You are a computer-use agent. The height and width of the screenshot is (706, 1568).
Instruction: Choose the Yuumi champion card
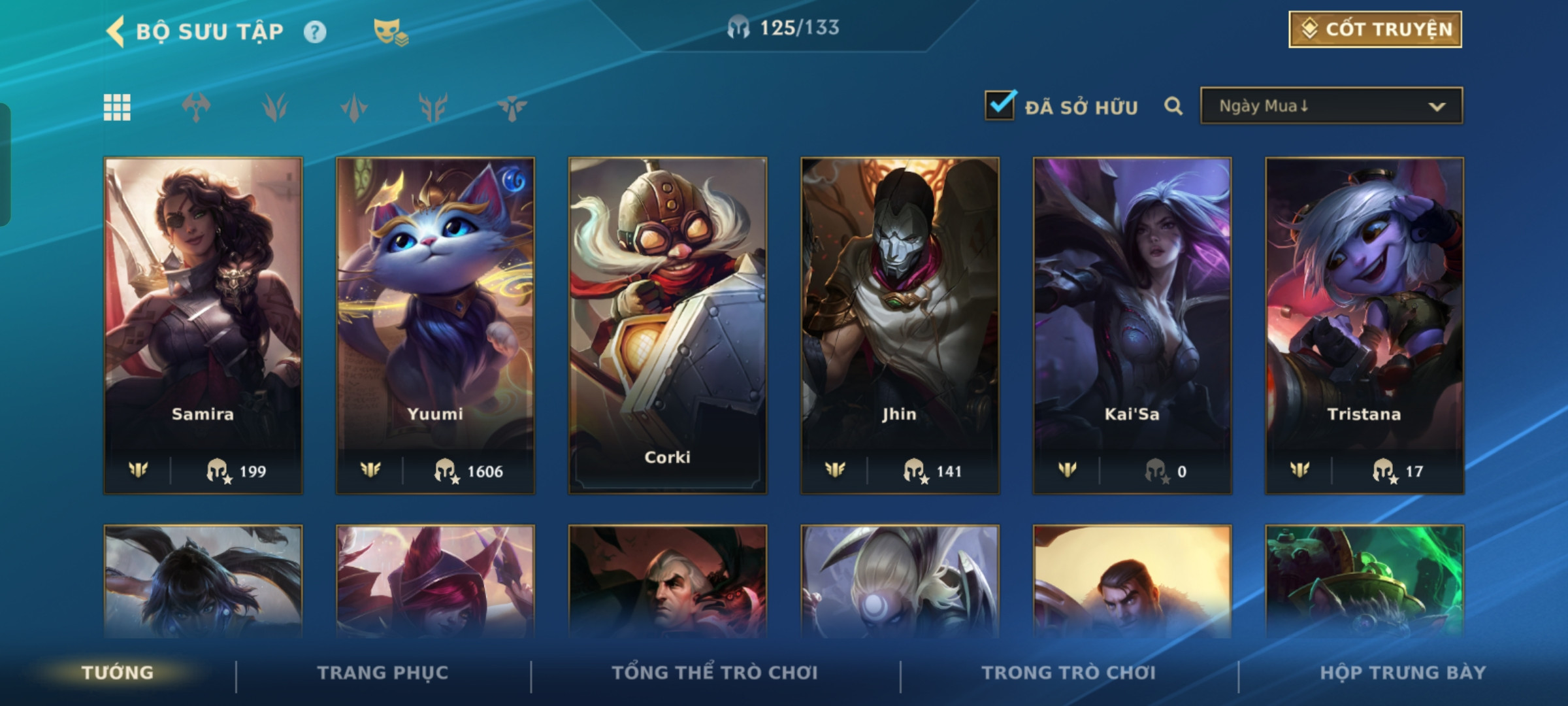(x=435, y=325)
